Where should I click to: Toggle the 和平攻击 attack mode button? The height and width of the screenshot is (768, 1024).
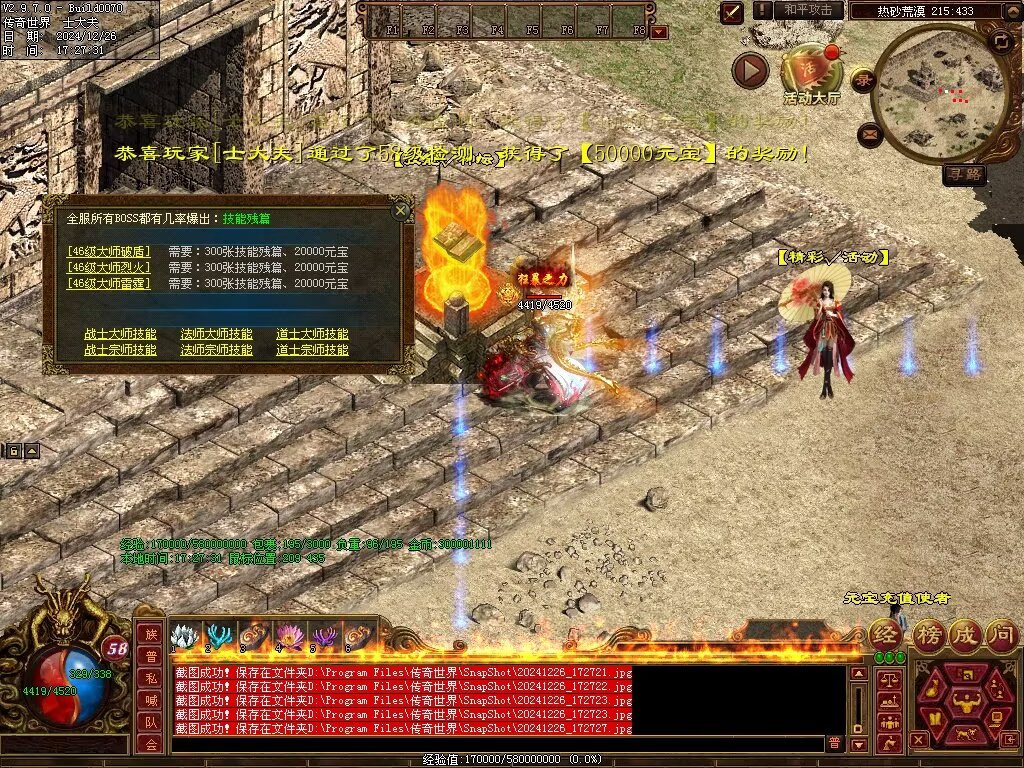[x=807, y=10]
